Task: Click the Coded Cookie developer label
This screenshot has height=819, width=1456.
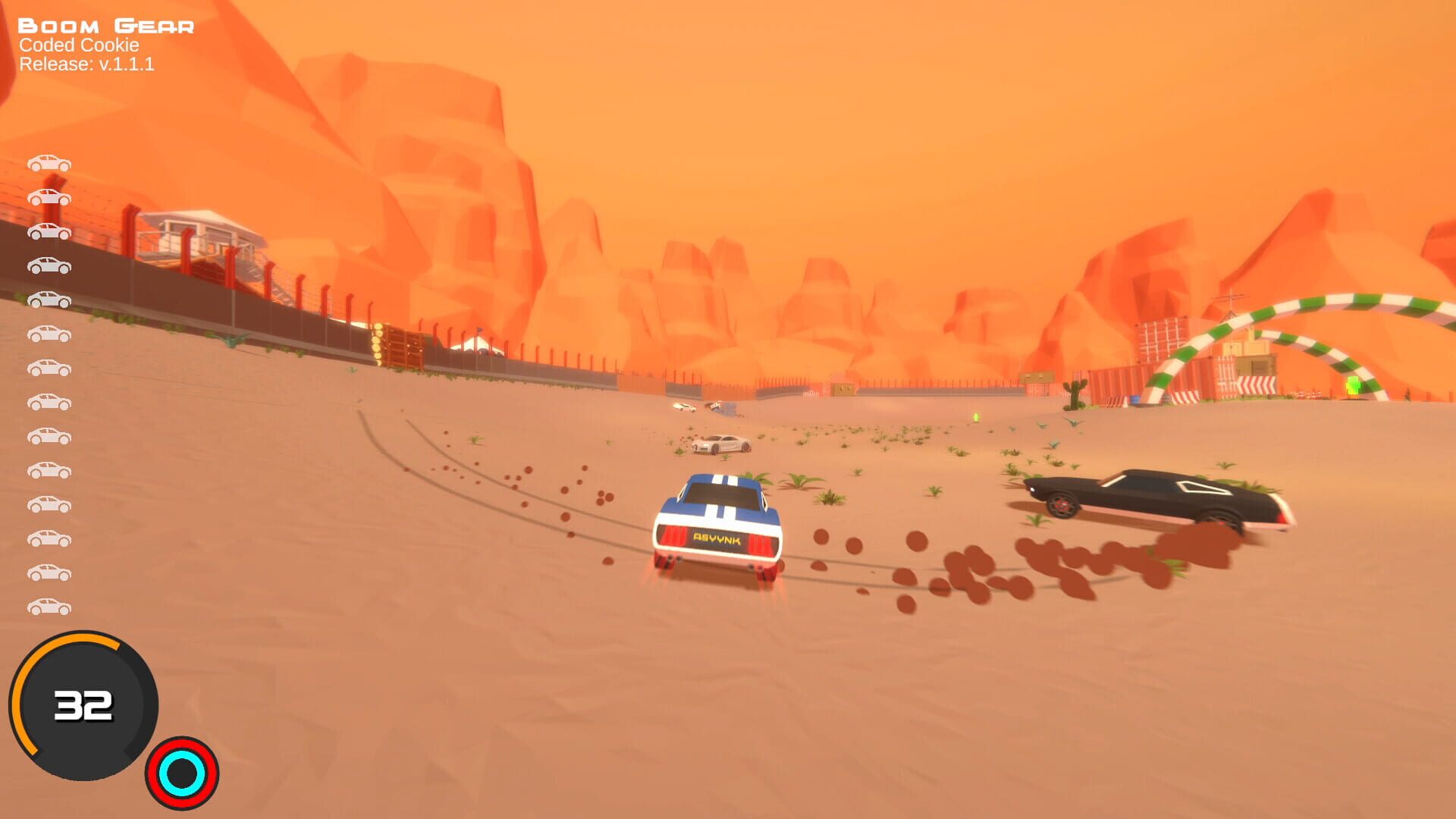Action: click(x=77, y=47)
